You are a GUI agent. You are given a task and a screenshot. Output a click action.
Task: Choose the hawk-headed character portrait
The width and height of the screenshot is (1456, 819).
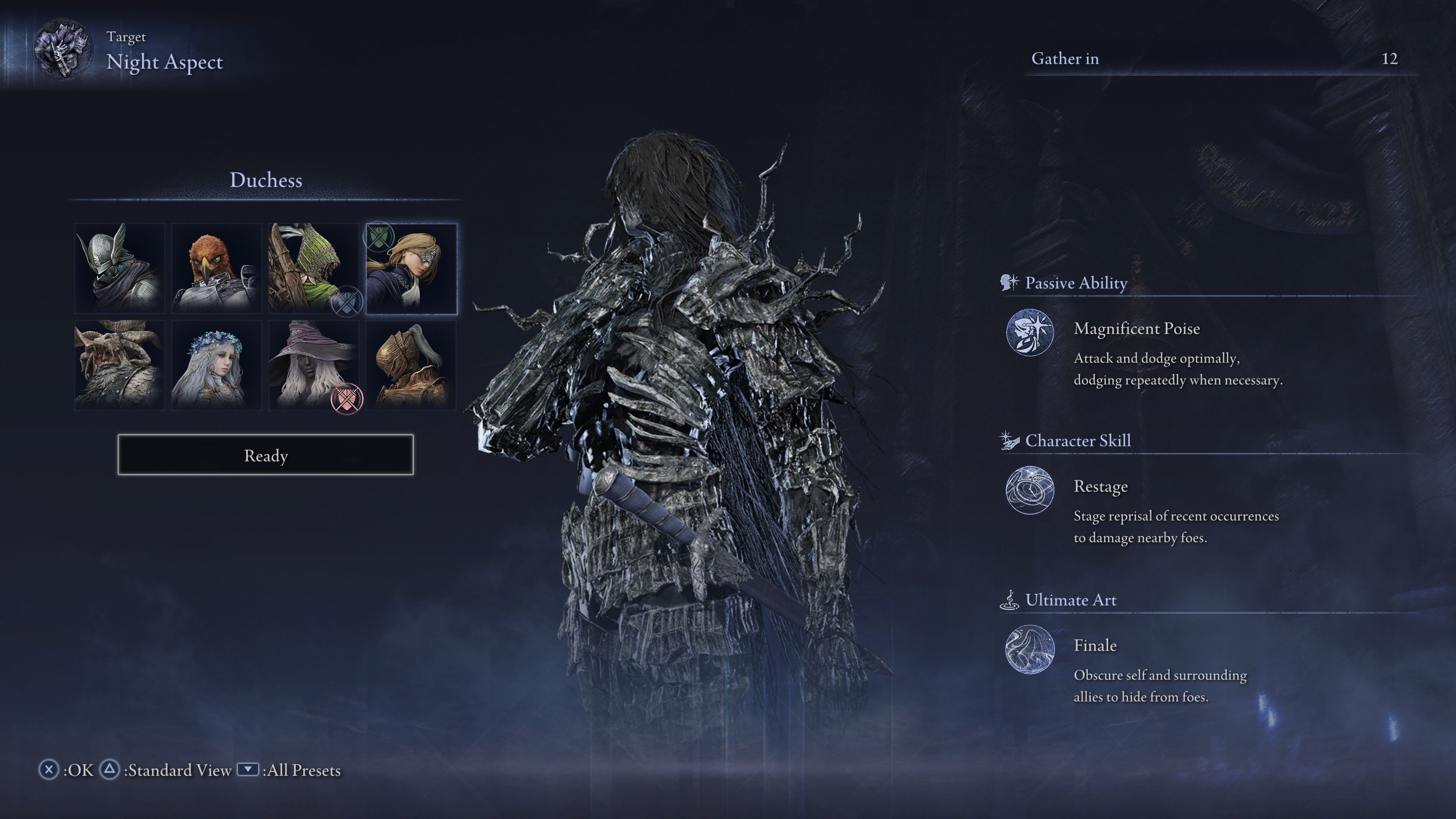click(217, 268)
